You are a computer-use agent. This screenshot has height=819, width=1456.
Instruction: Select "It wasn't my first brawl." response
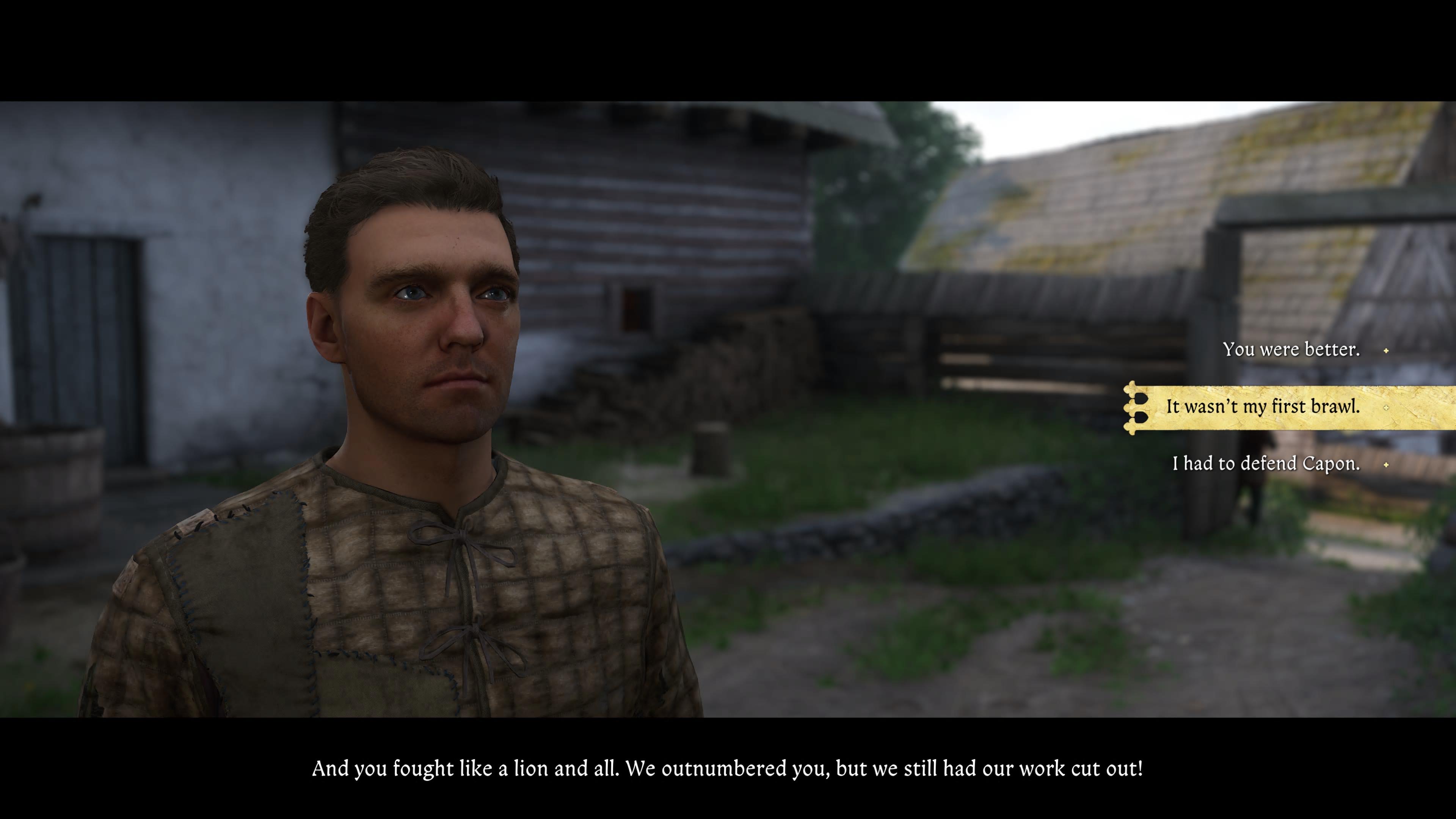point(1263,407)
